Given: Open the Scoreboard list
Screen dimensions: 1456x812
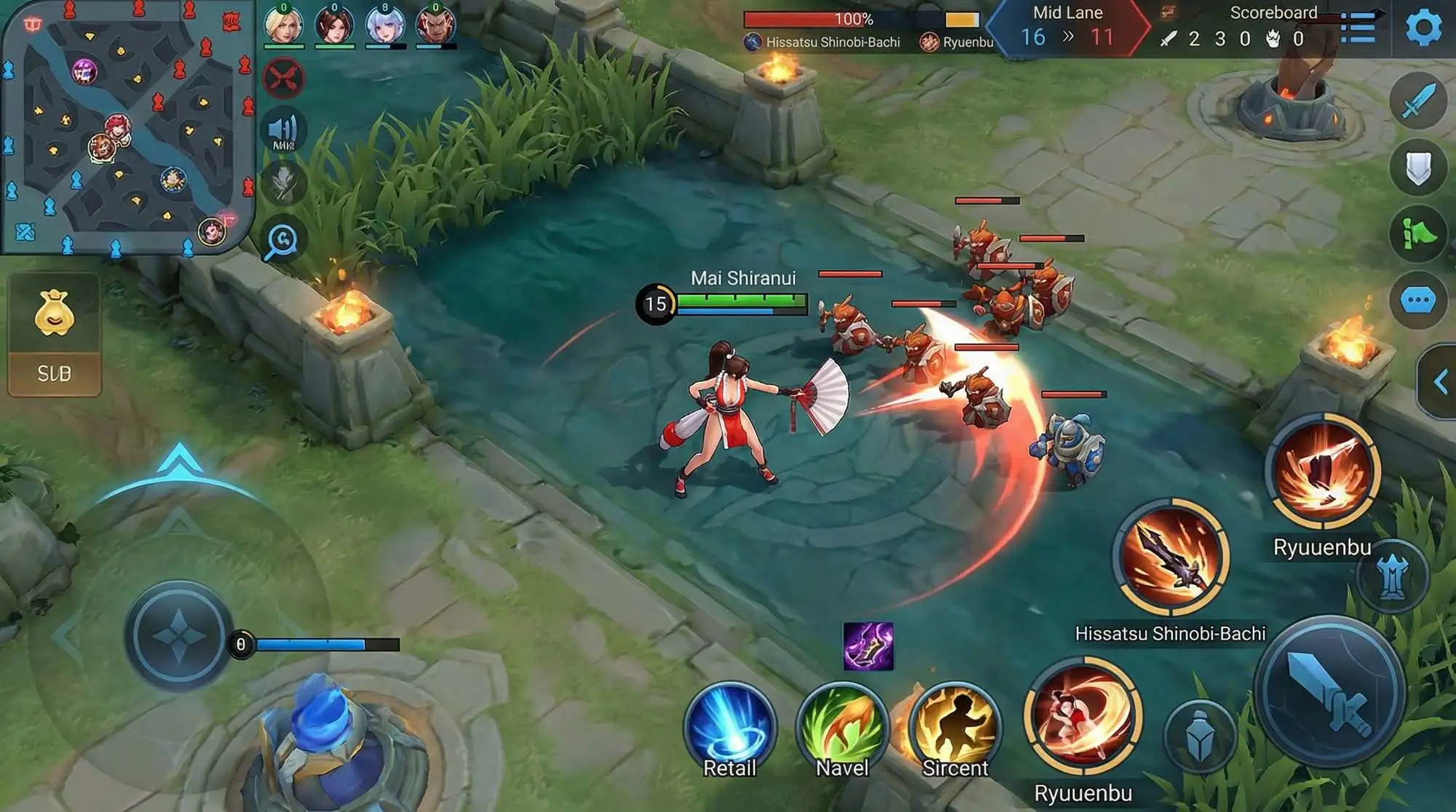Looking at the screenshot, I should [1358, 28].
